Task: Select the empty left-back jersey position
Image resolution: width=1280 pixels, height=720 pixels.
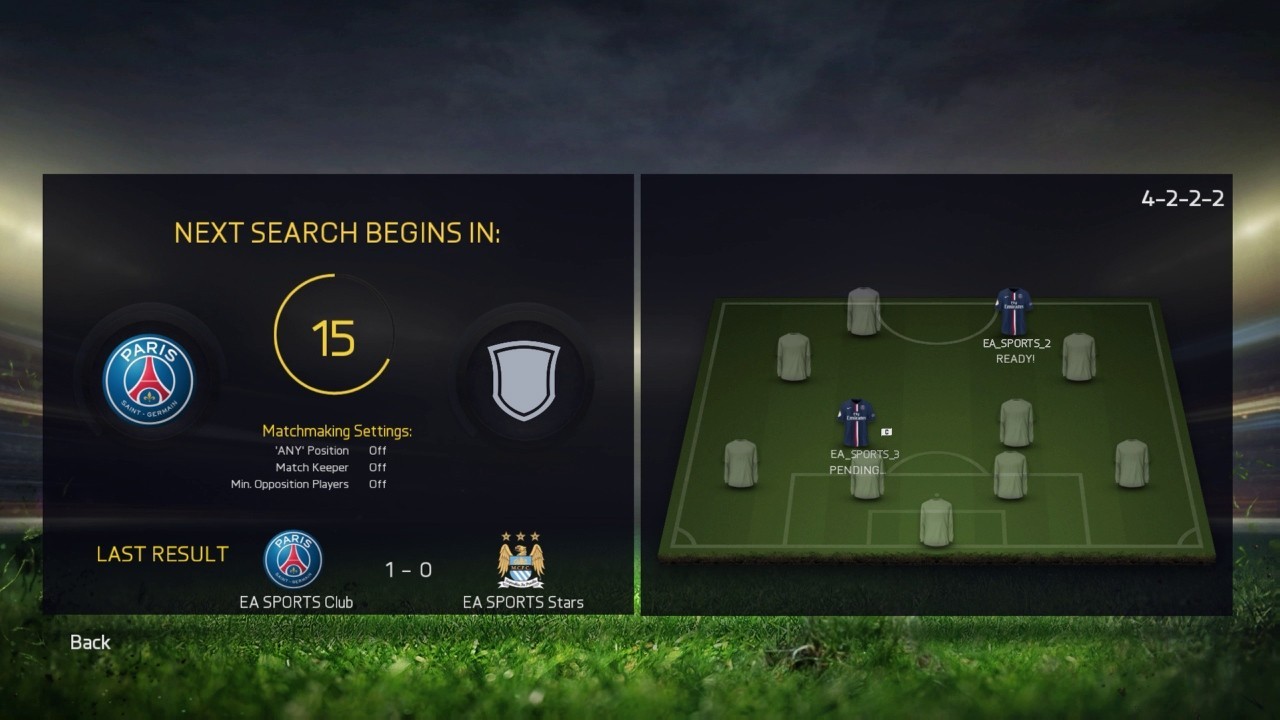Action: pos(742,463)
